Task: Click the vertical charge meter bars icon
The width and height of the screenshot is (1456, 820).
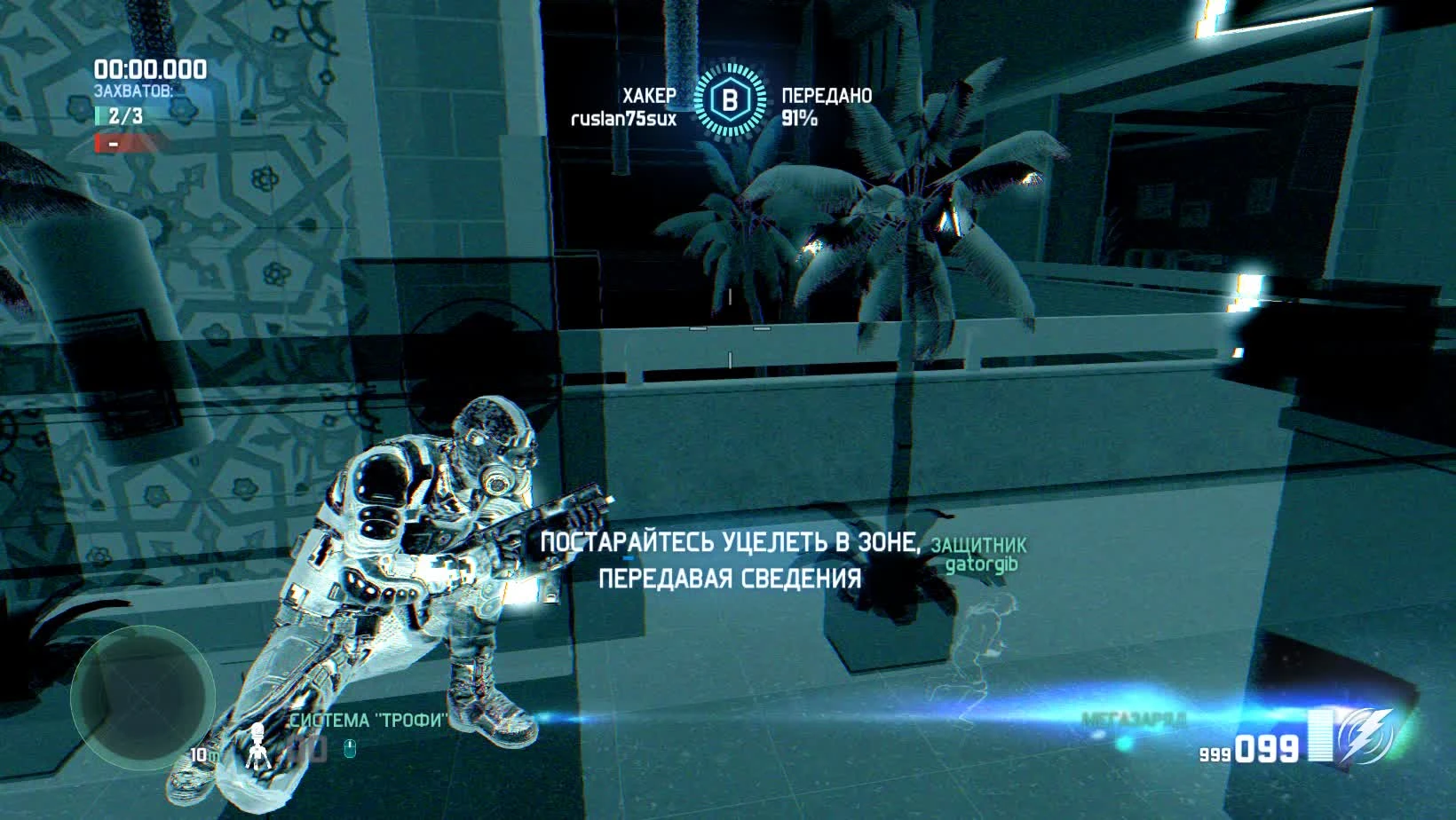Action: pyautogui.click(x=1319, y=735)
